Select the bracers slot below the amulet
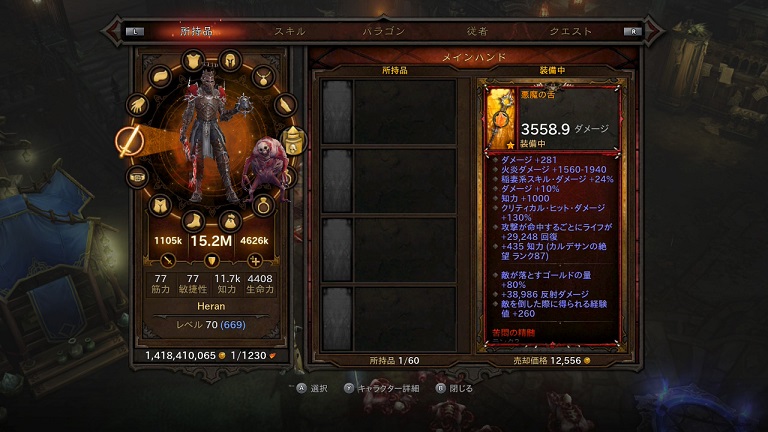Viewport: 768px width, 432px height. click(283, 104)
